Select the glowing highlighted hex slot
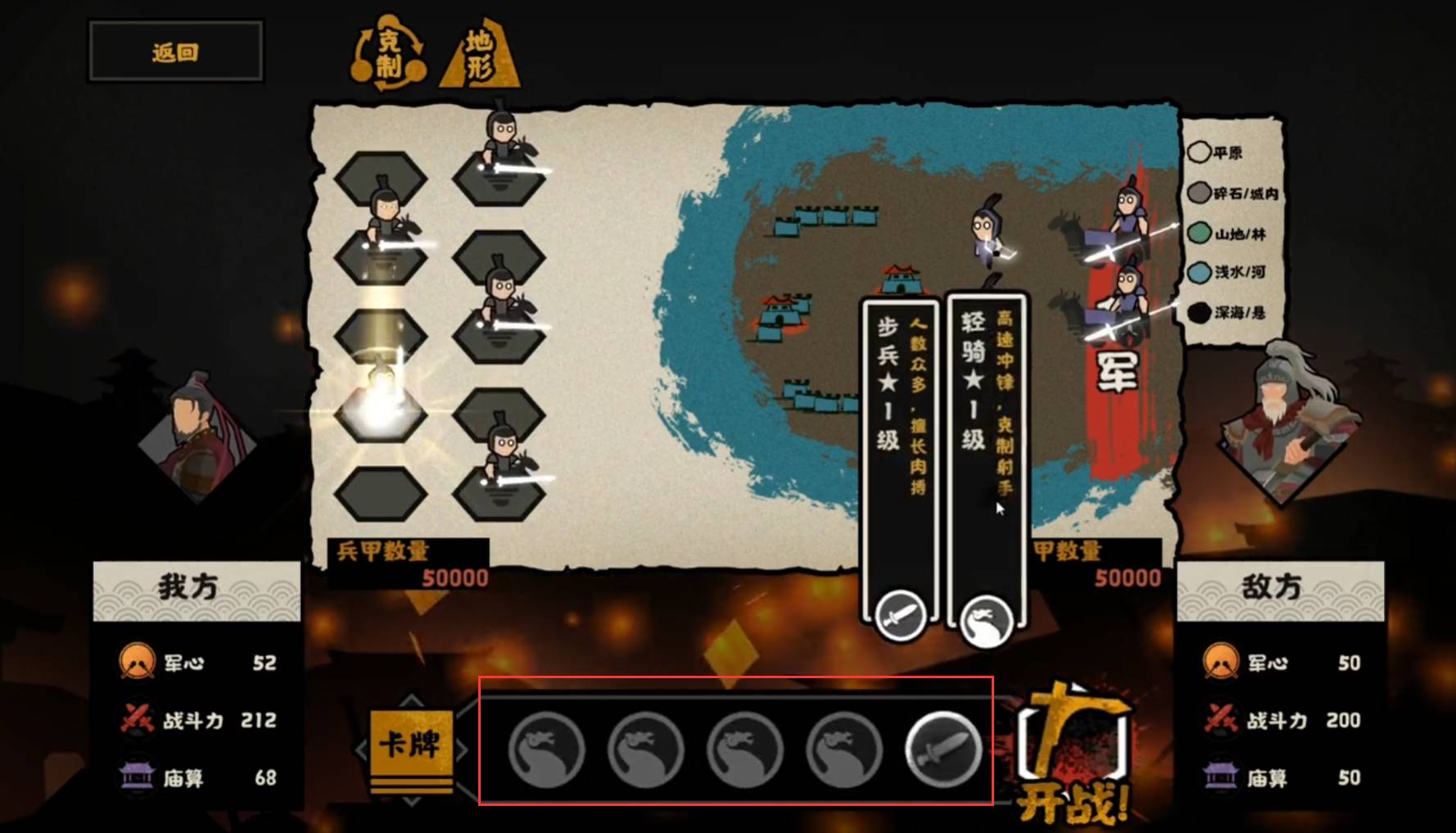This screenshot has height=833, width=1456. (380, 410)
